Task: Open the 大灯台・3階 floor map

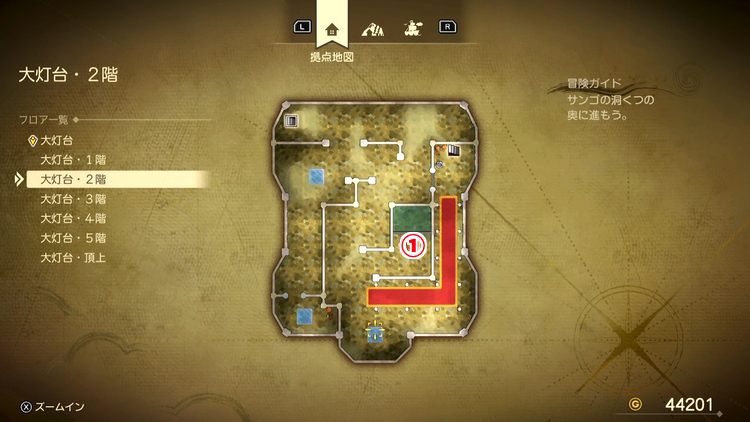Action: tap(73, 199)
